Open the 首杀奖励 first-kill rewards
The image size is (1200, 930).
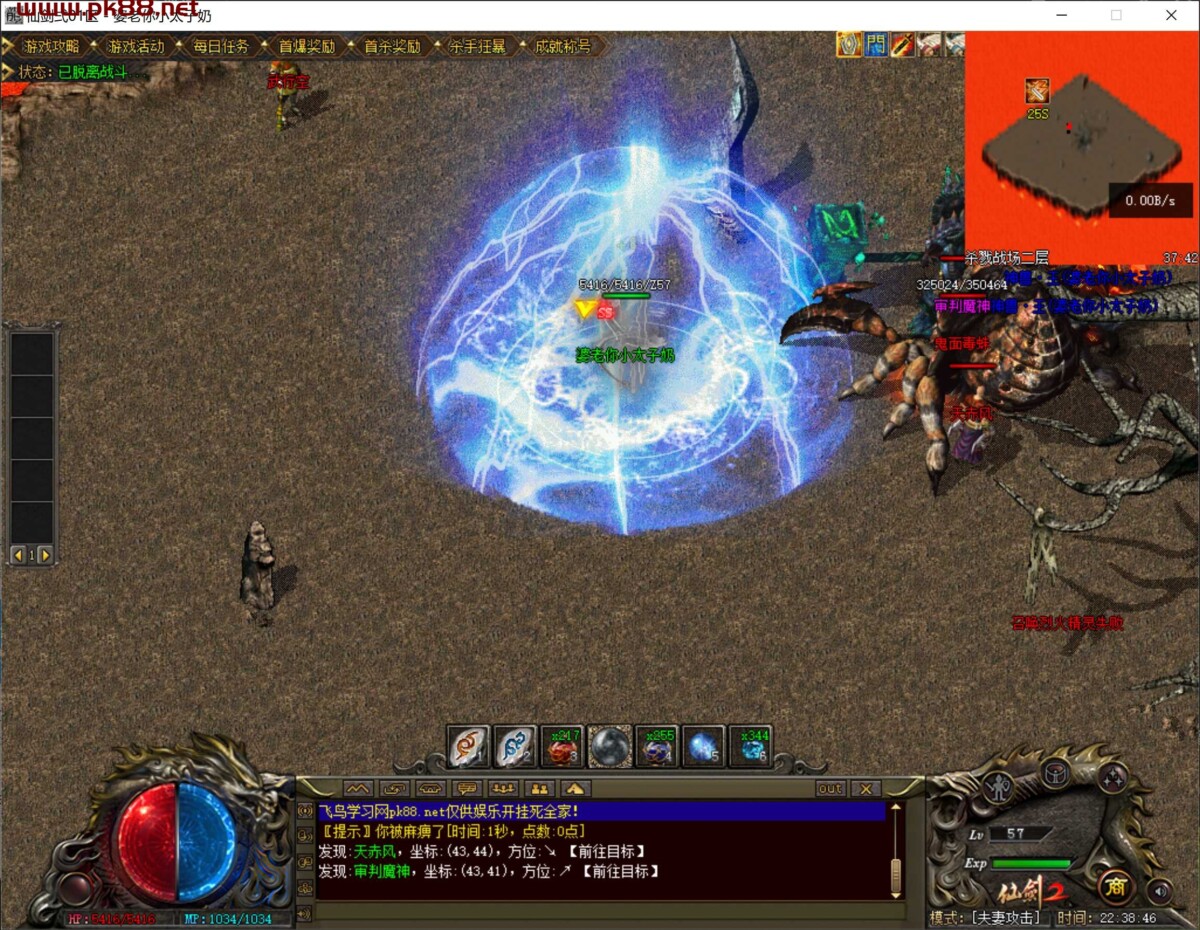[x=391, y=47]
